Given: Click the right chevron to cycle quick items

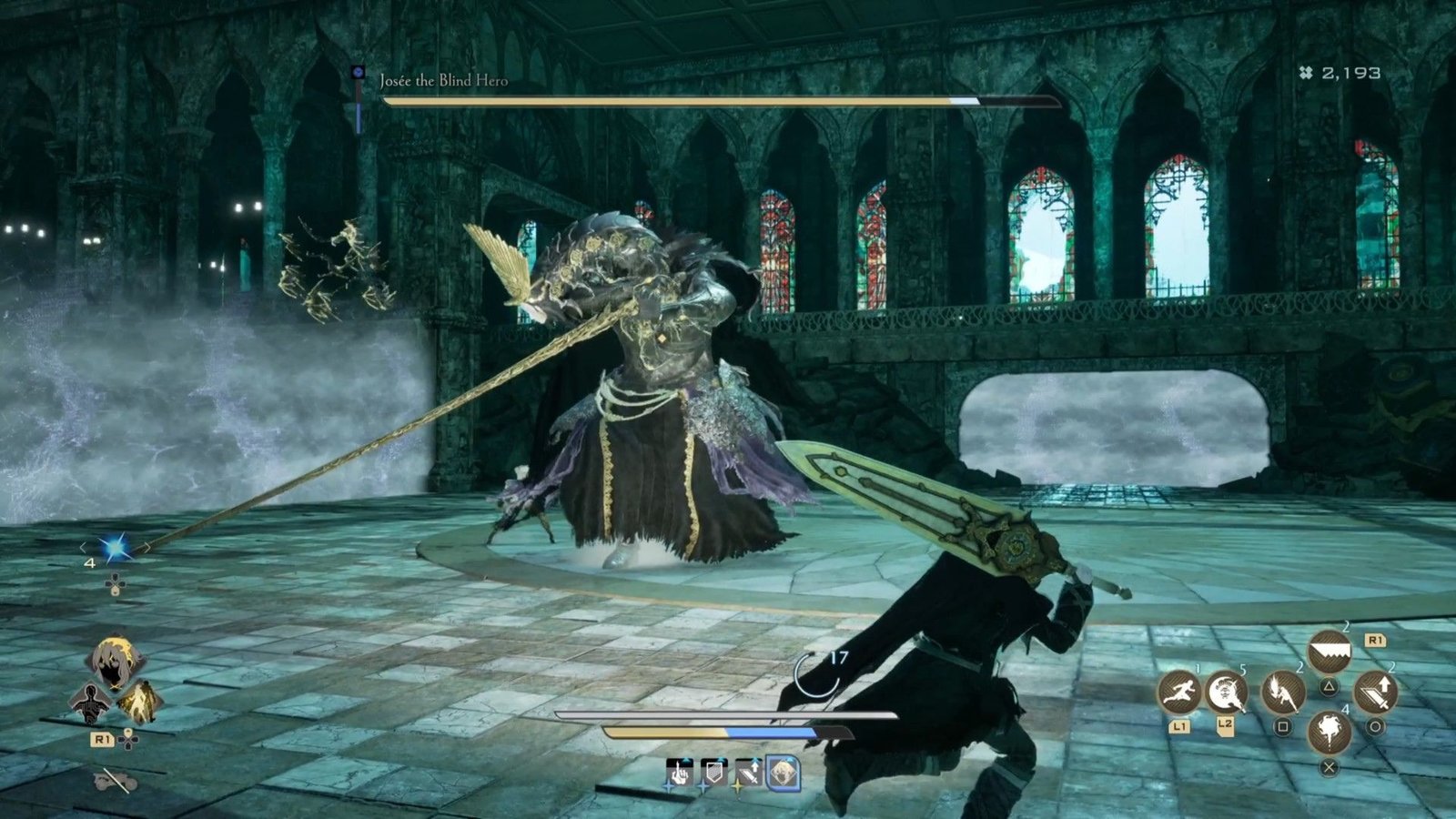Looking at the screenshot, I should [x=147, y=546].
